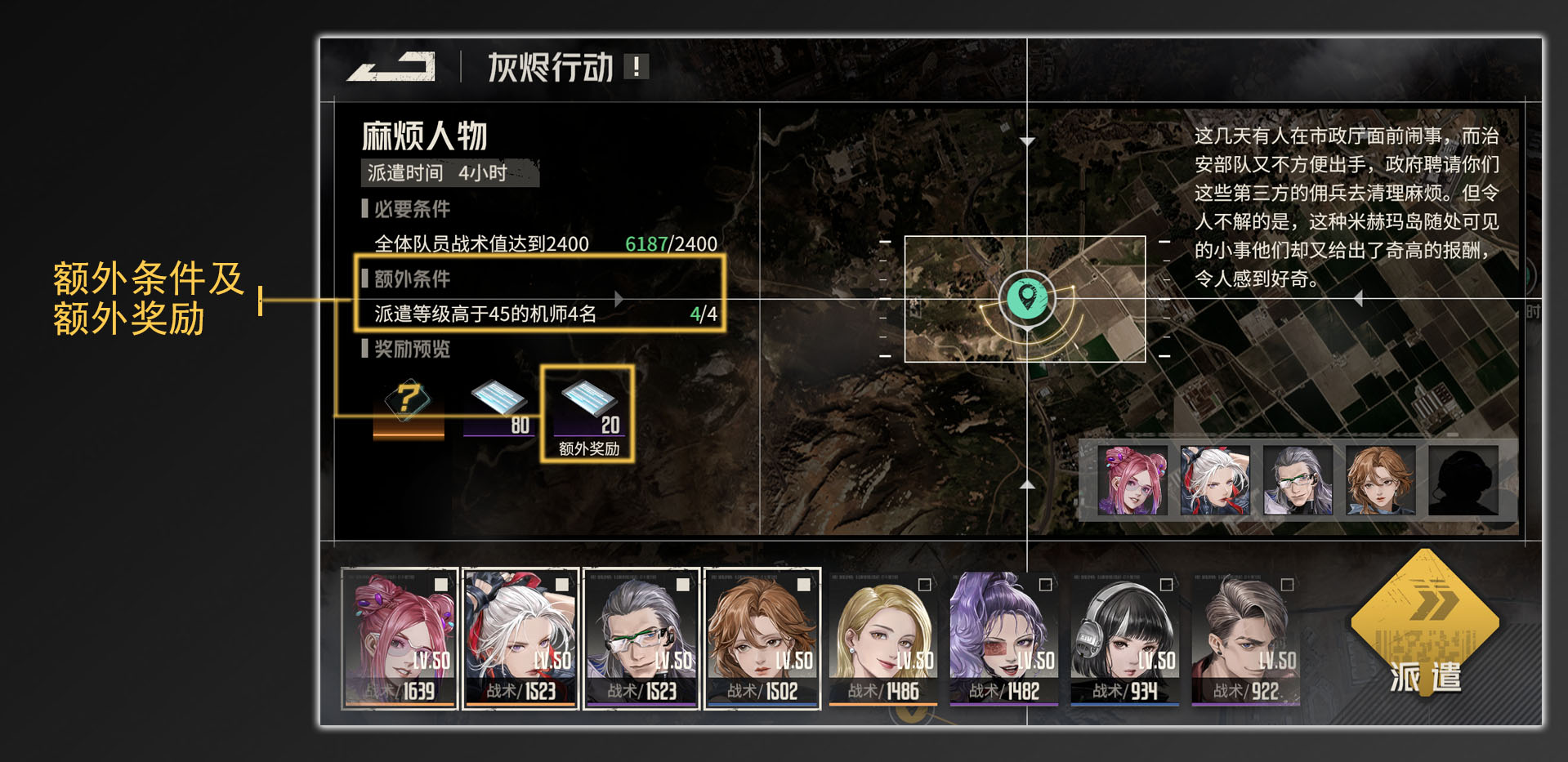Select the 麻烦人物 mission title
1568x762 pixels.
[423, 136]
